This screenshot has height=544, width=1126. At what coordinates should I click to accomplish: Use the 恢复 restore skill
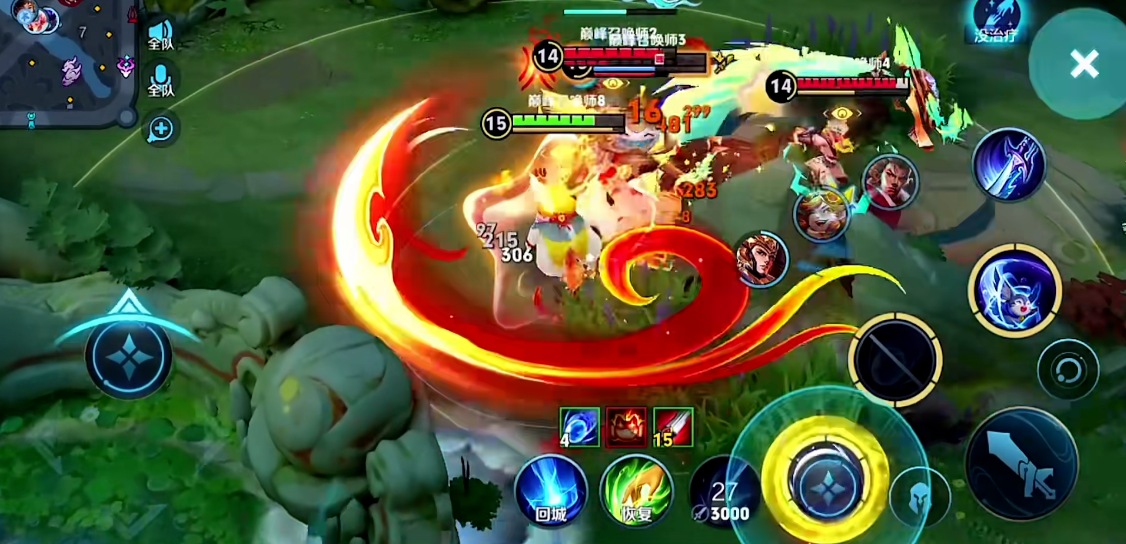pyautogui.click(x=636, y=491)
